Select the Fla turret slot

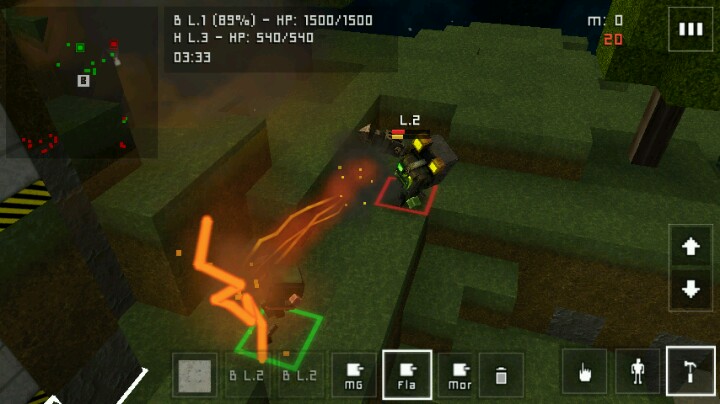tap(407, 375)
